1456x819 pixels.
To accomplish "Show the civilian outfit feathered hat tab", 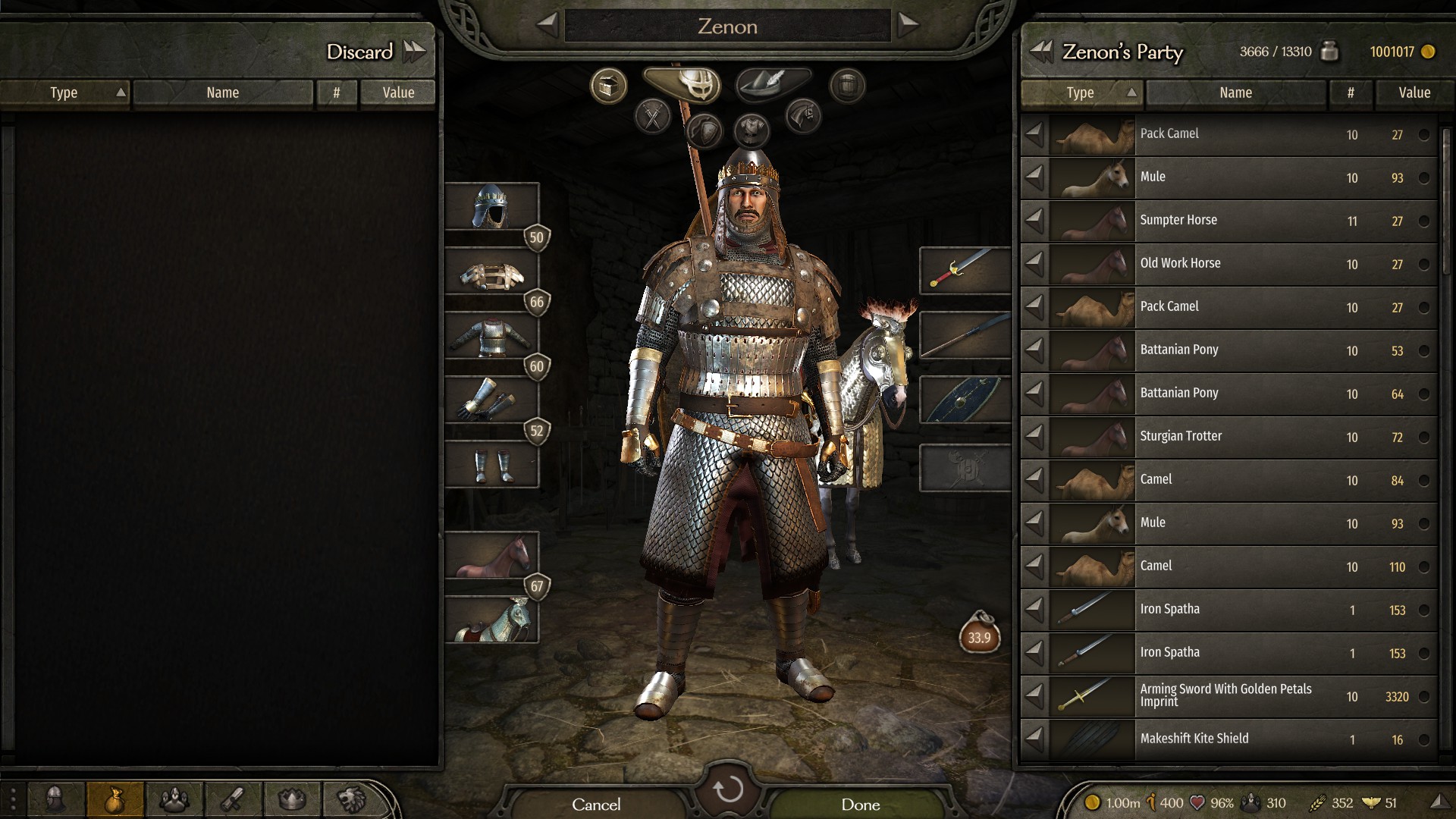I will pyautogui.click(x=773, y=83).
